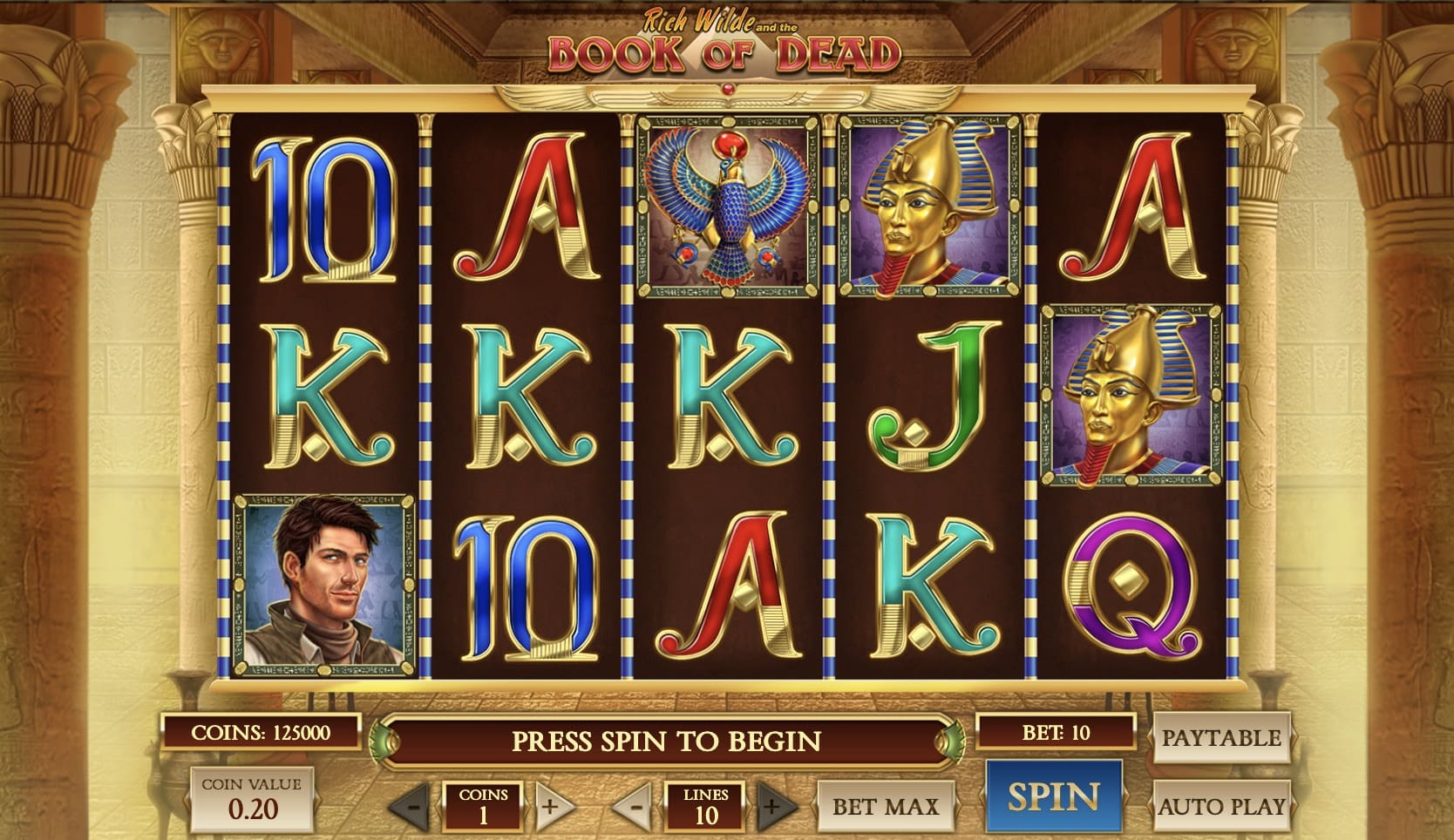Click the Coins: 125000 balance display

[x=263, y=732]
